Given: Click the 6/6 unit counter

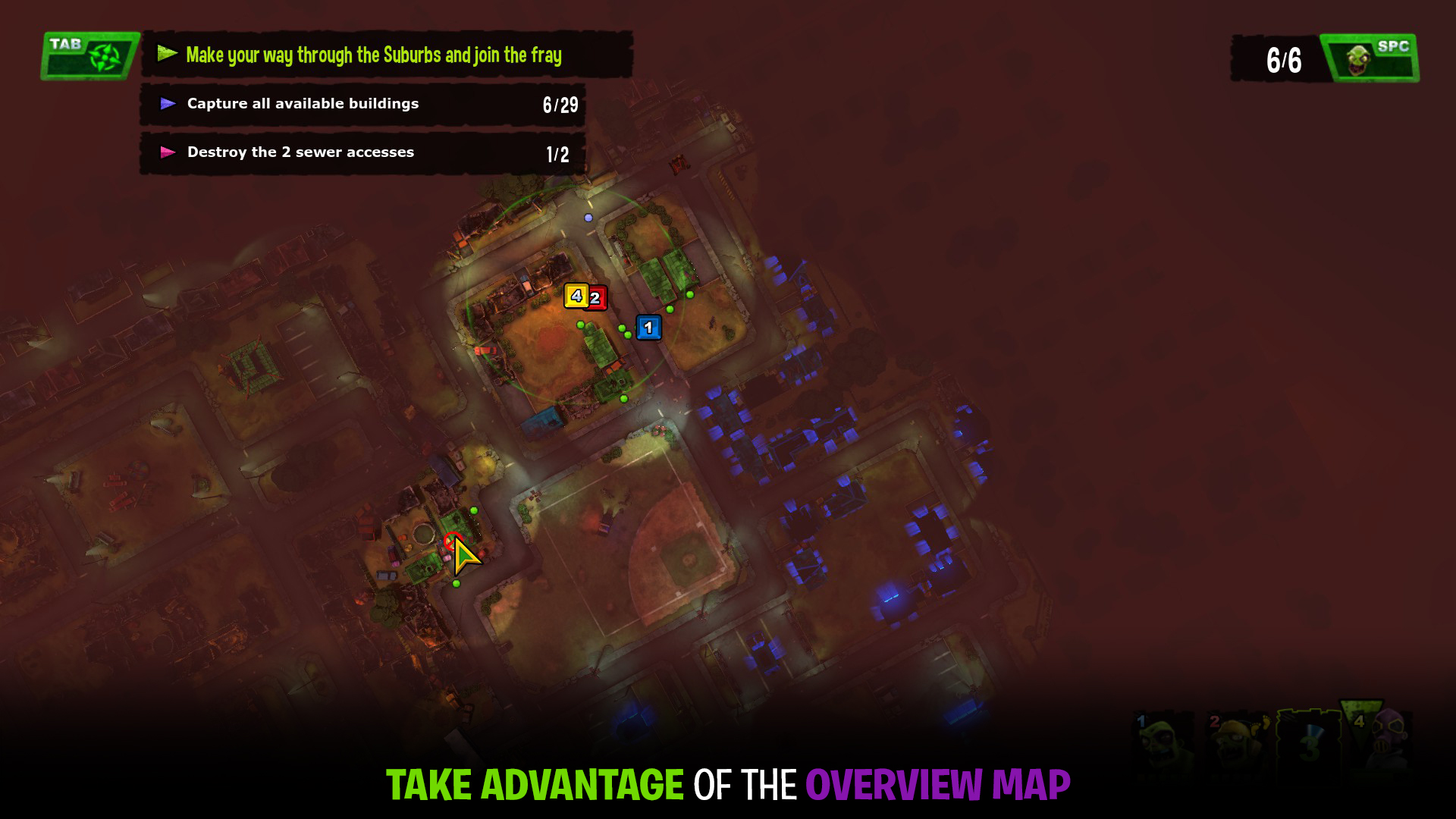Looking at the screenshot, I should click(x=1285, y=58).
